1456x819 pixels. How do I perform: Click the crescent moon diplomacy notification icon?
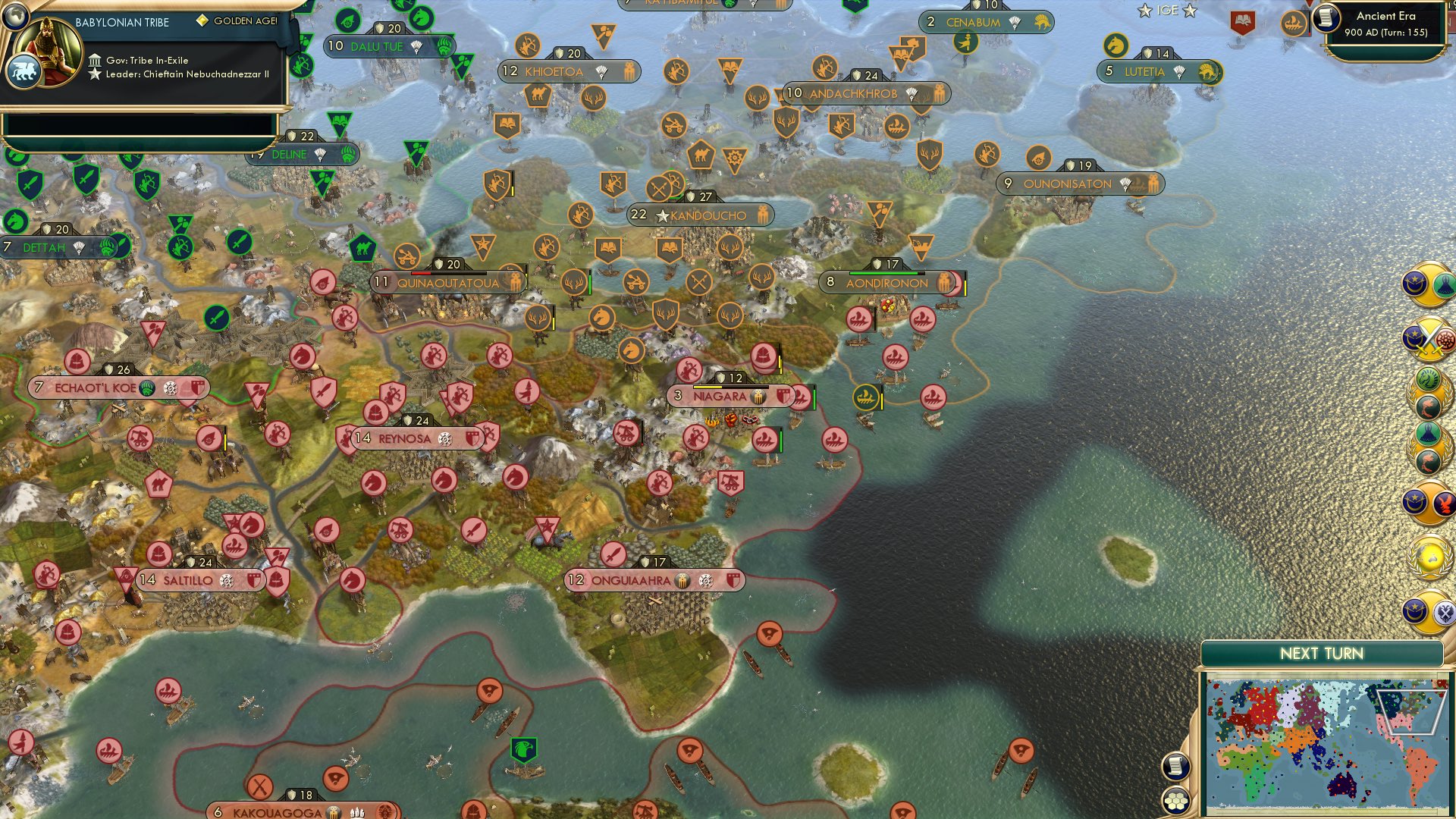point(1414,283)
